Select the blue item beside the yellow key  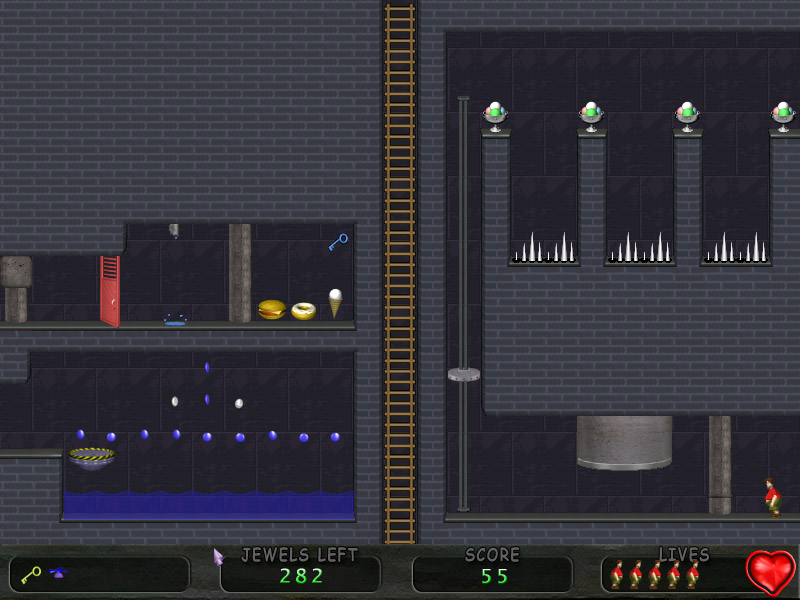point(58,573)
